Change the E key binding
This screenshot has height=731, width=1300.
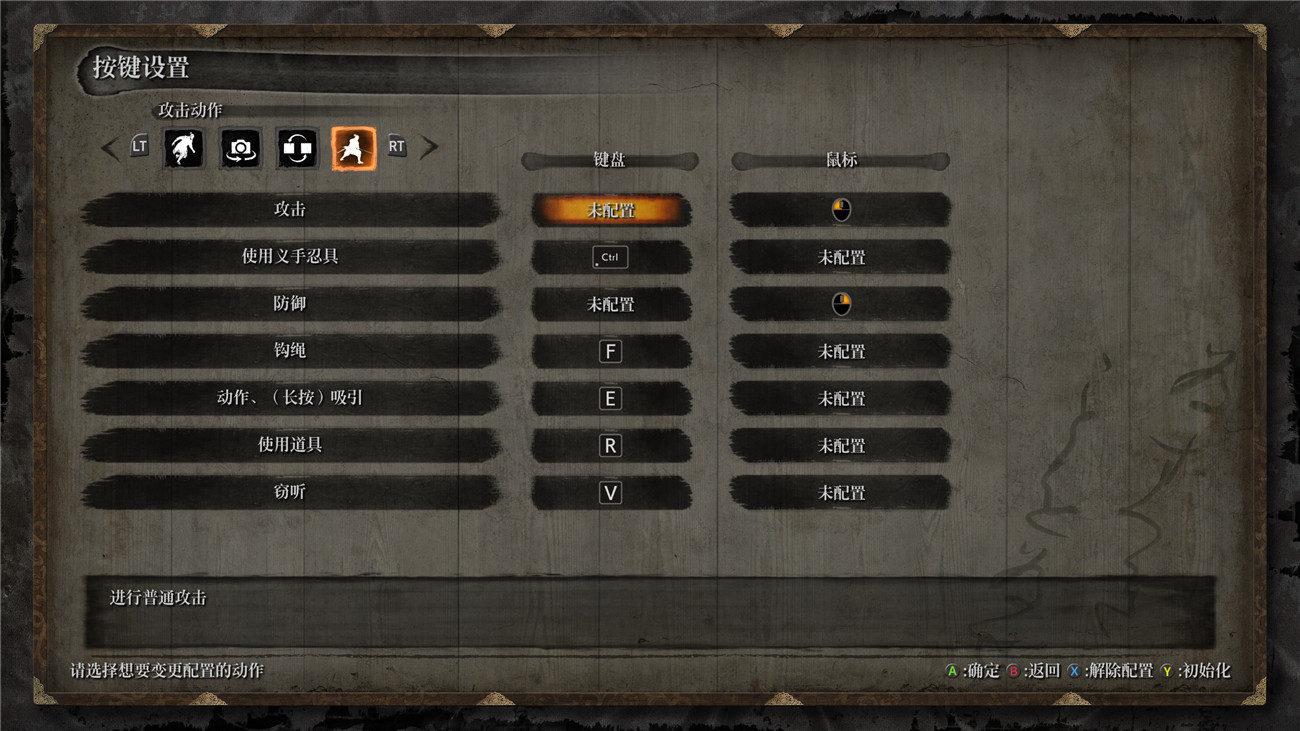click(x=610, y=398)
